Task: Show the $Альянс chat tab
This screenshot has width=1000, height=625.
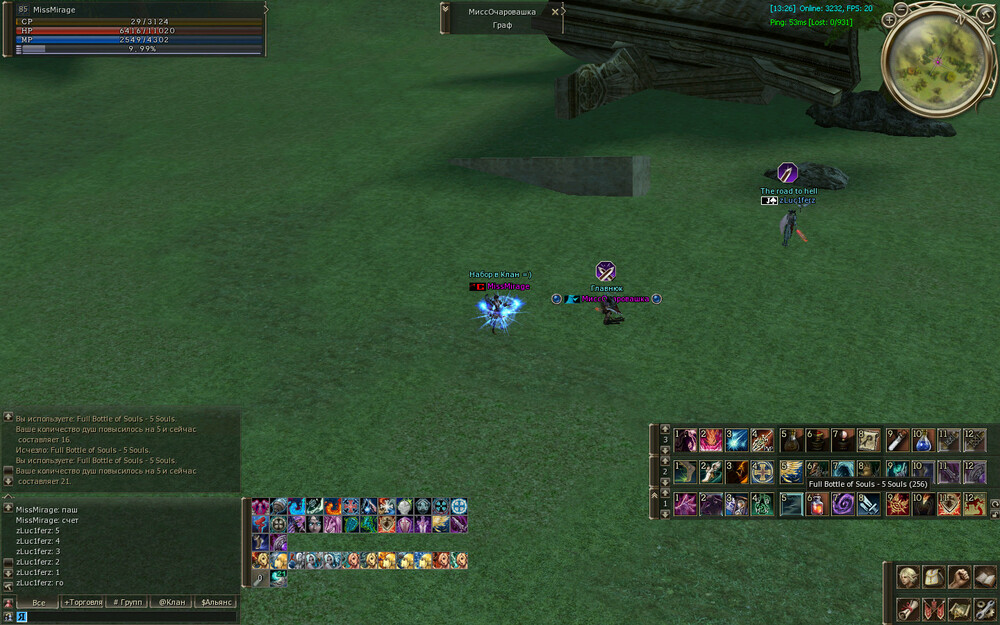Action: (x=217, y=602)
